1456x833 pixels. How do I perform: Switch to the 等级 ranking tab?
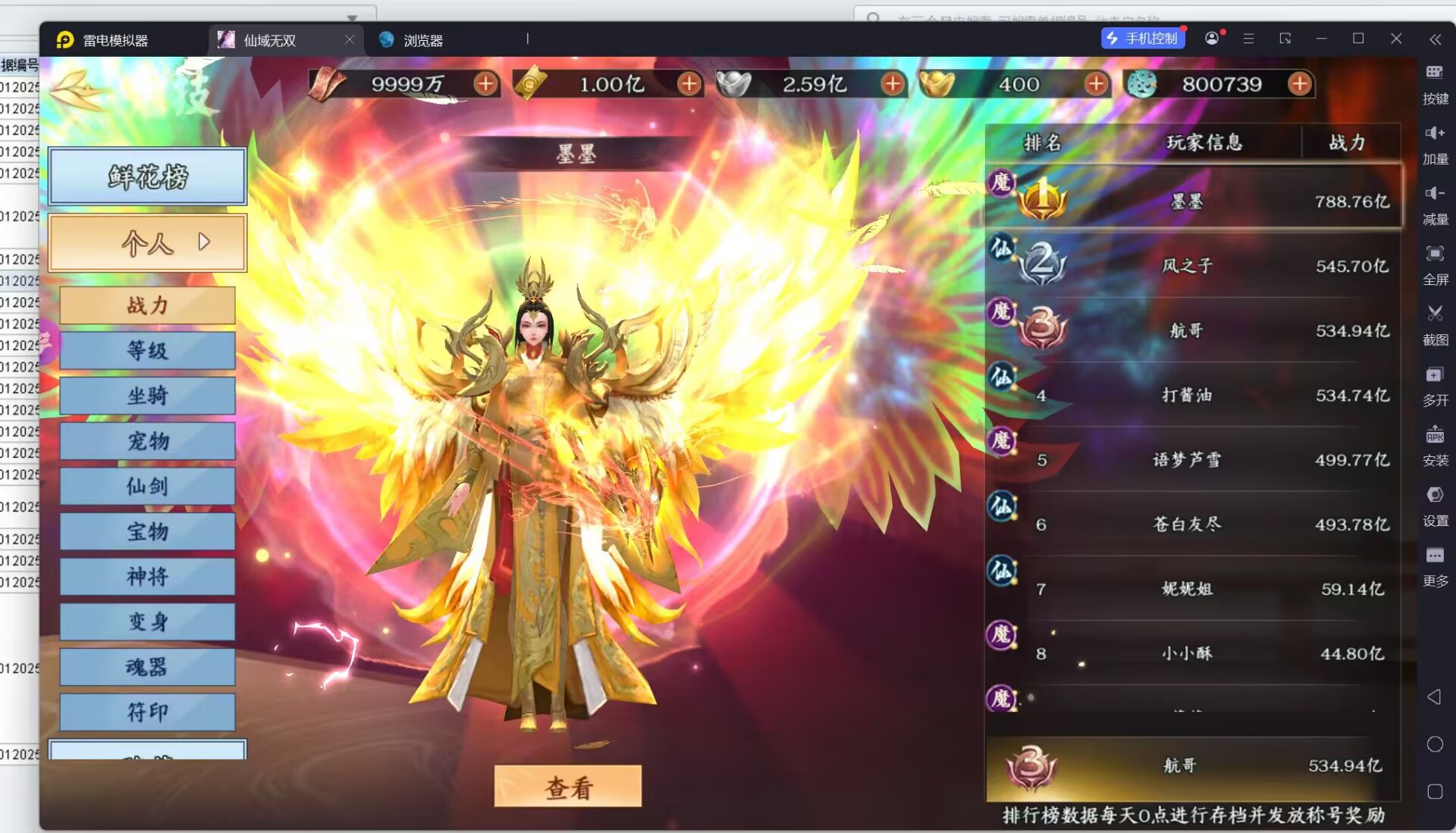click(x=147, y=350)
